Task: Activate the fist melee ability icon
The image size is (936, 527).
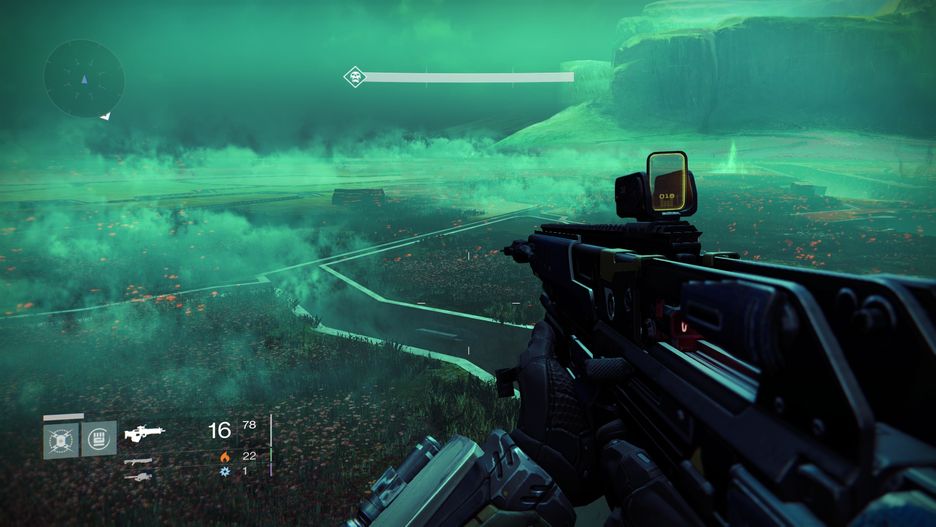Action: [x=99, y=438]
